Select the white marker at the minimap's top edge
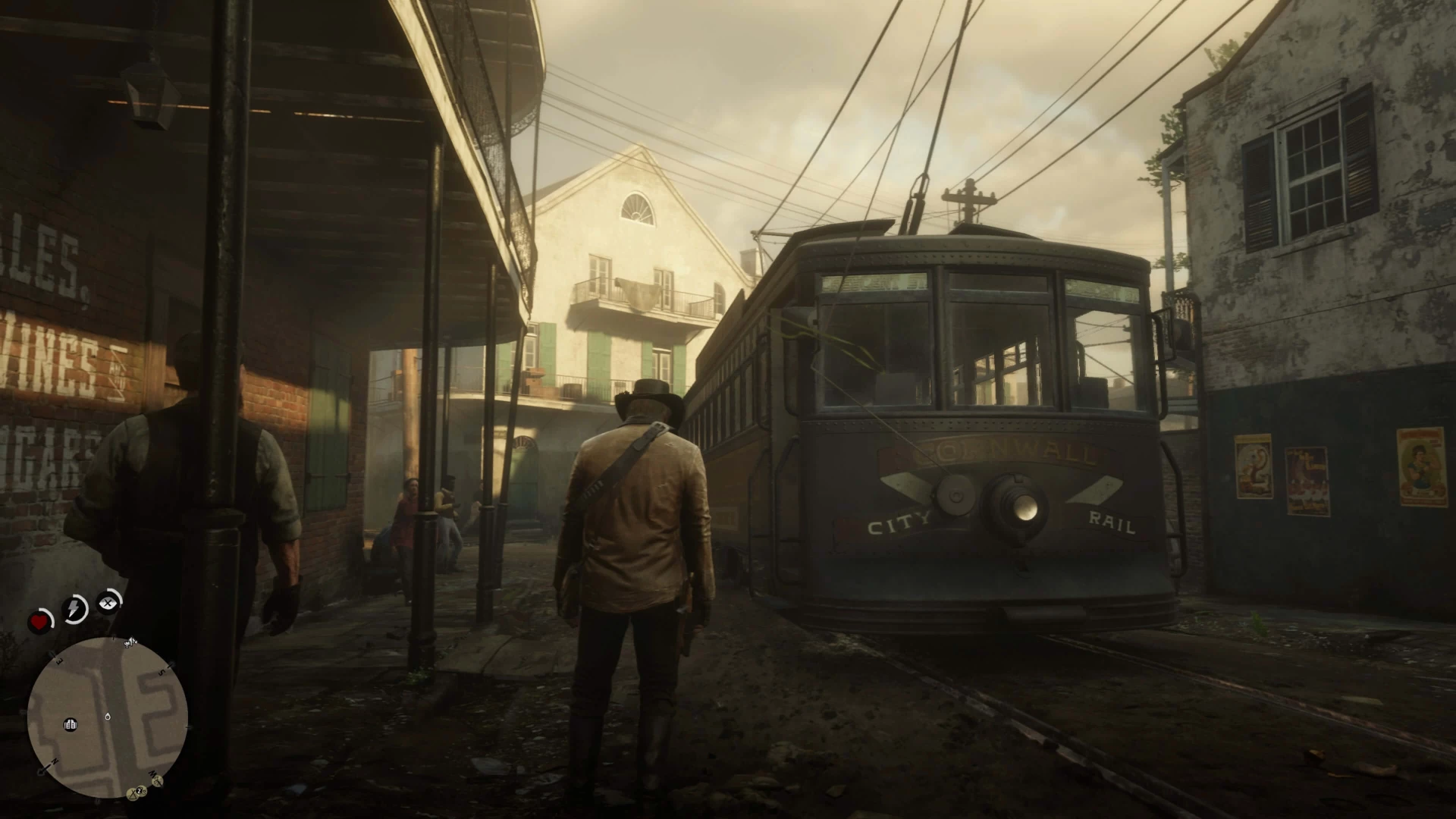 tap(130, 643)
